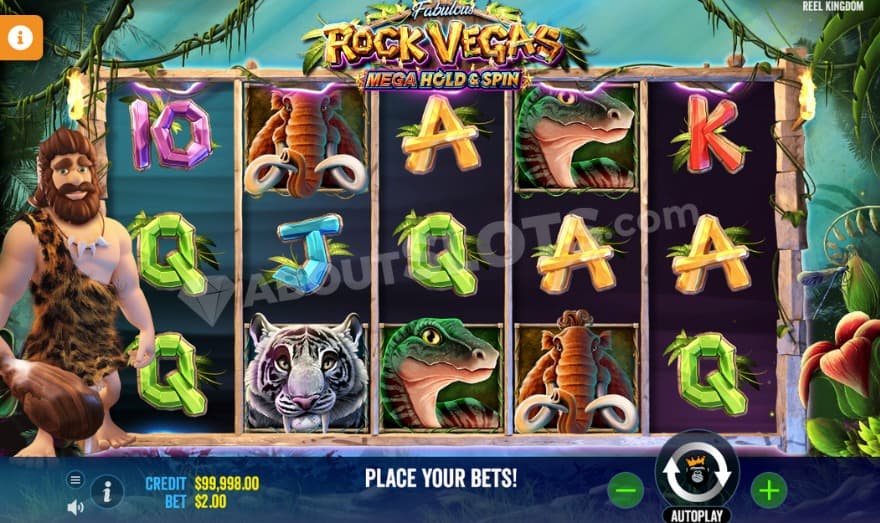Toggle the sound speaker icon
Viewport: 880px width, 523px height.
point(75,507)
